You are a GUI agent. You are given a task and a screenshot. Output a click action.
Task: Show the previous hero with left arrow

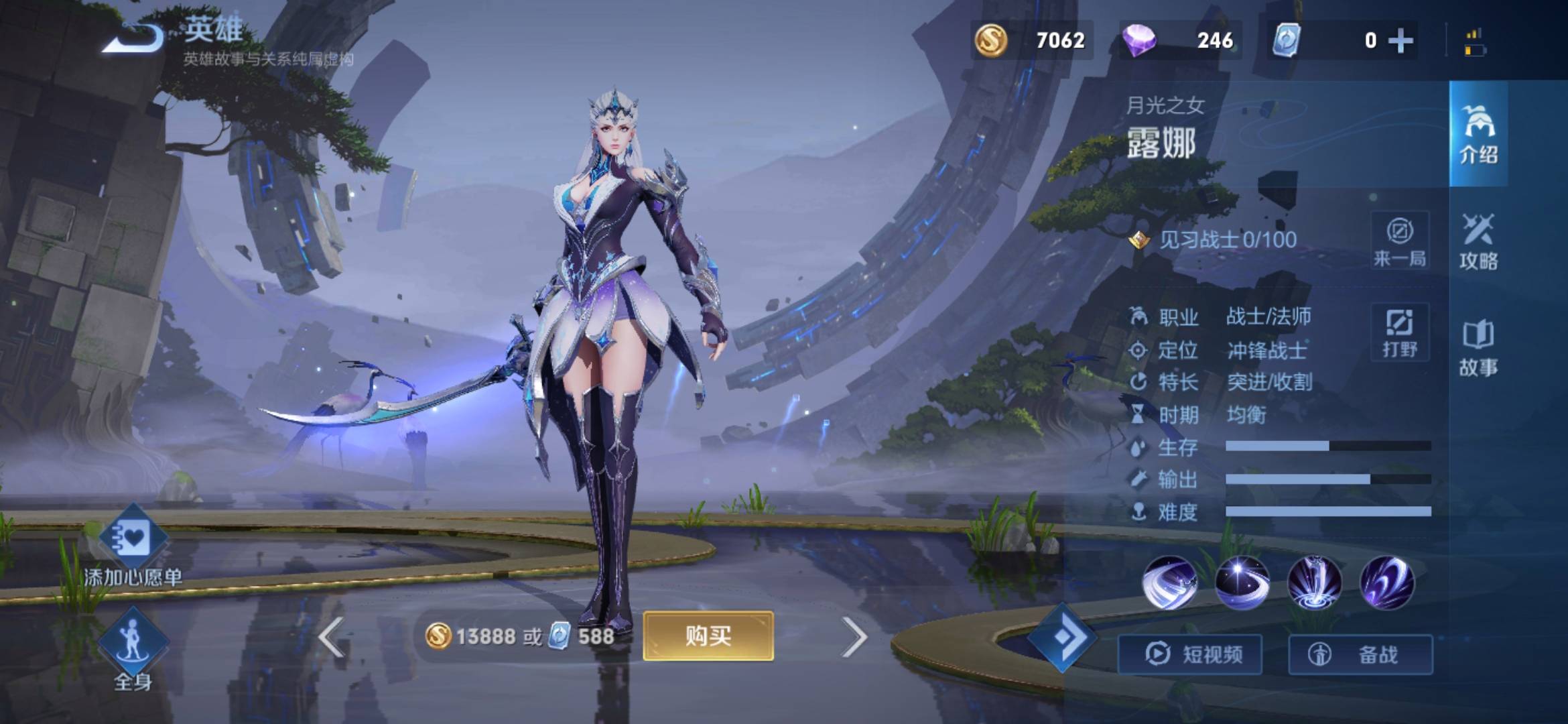[x=332, y=637]
